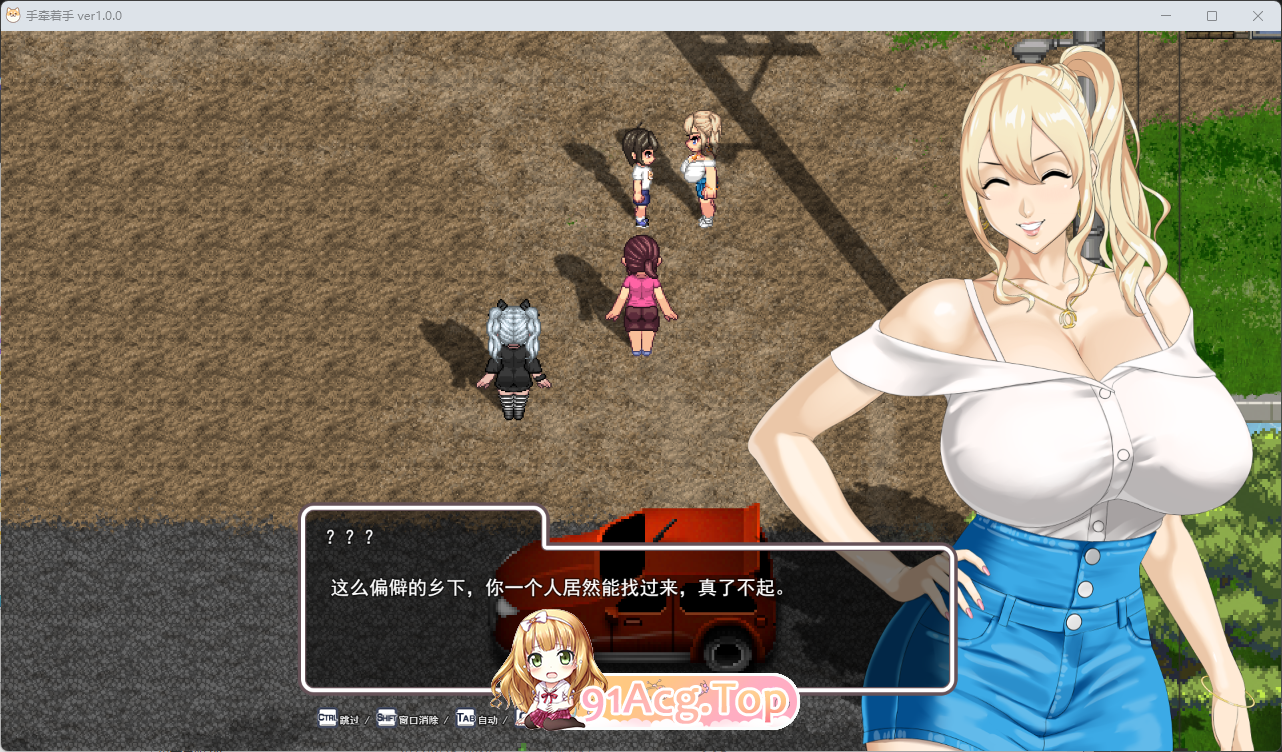Enable skip via the 跳过 label

click(x=346, y=718)
